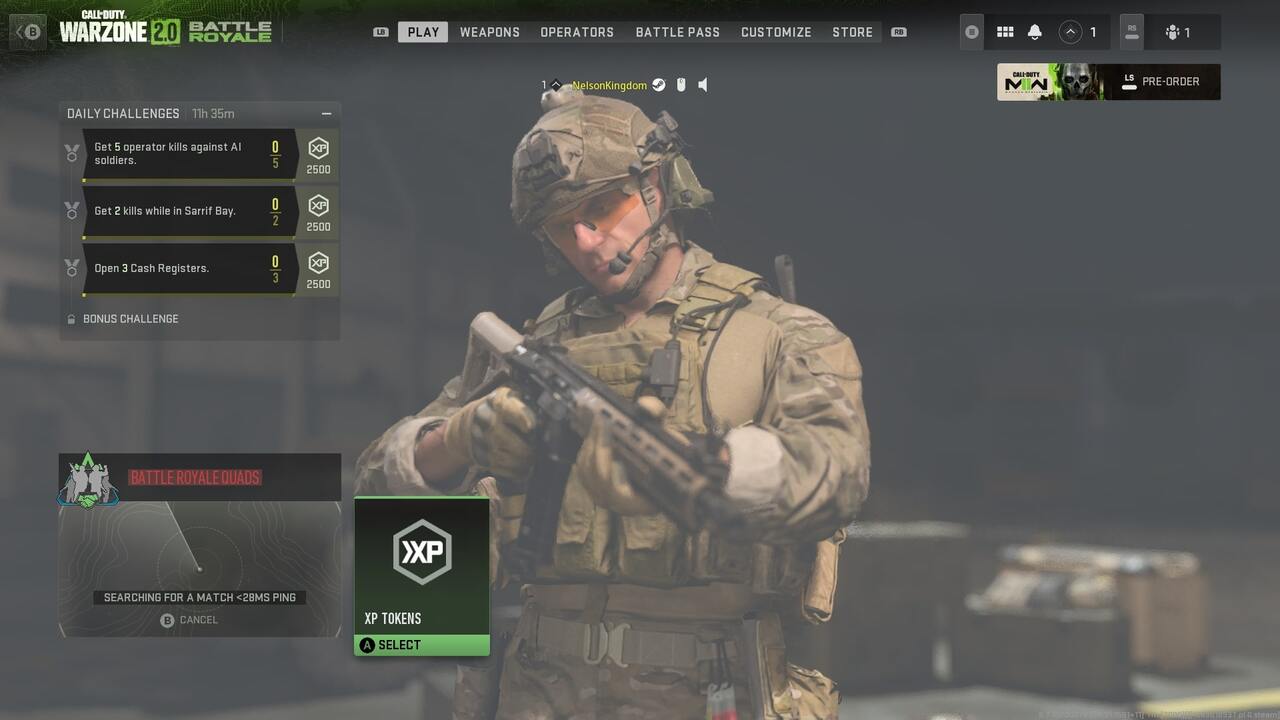Click the locked Bonus Challenge padlock
The width and height of the screenshot is (1280, 720).
click(70, 318)
